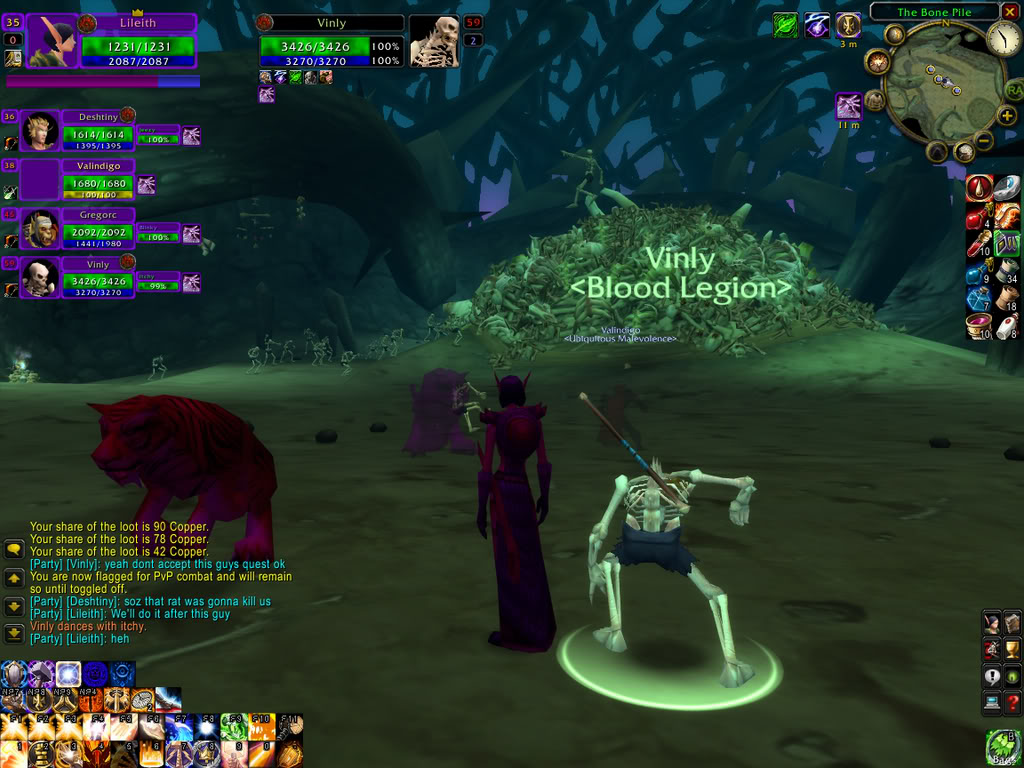Screen dimensions: 1024x768
Task: Activate the F9 green ability slot
Action: pos(233,729)
